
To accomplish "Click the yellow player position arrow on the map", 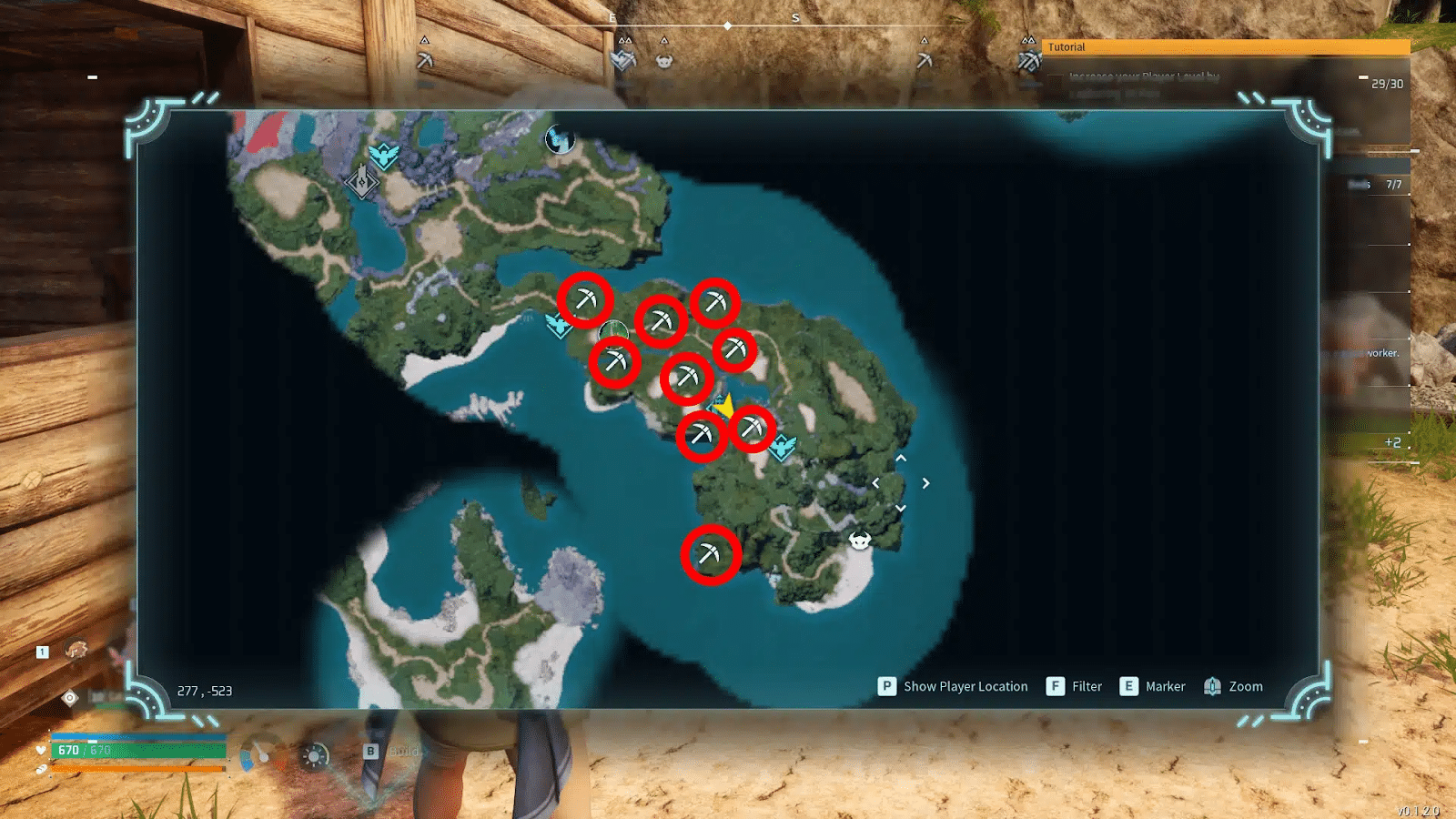I will tap(725, 408).
